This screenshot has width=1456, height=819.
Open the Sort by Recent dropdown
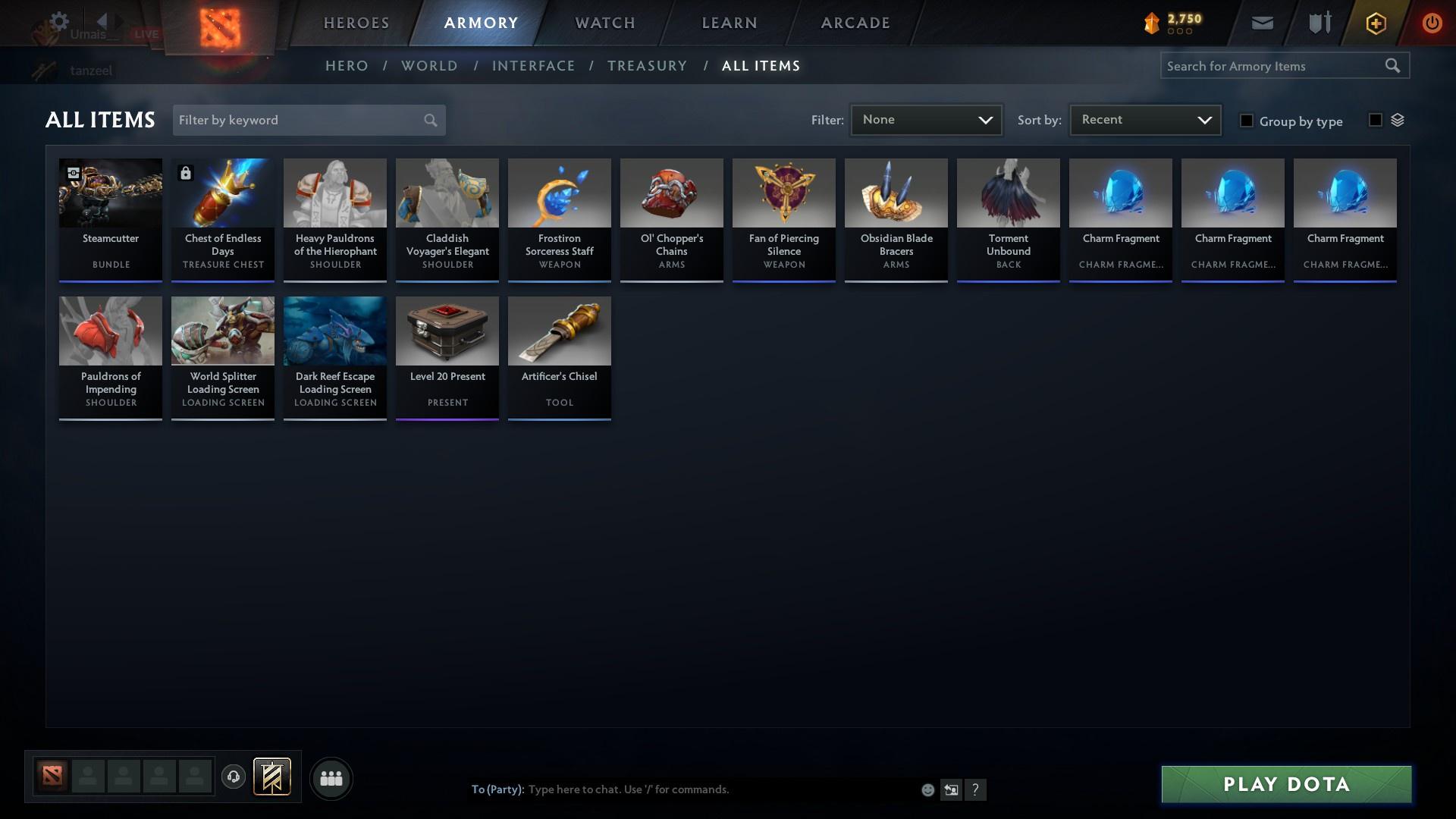click(1144, 119)
